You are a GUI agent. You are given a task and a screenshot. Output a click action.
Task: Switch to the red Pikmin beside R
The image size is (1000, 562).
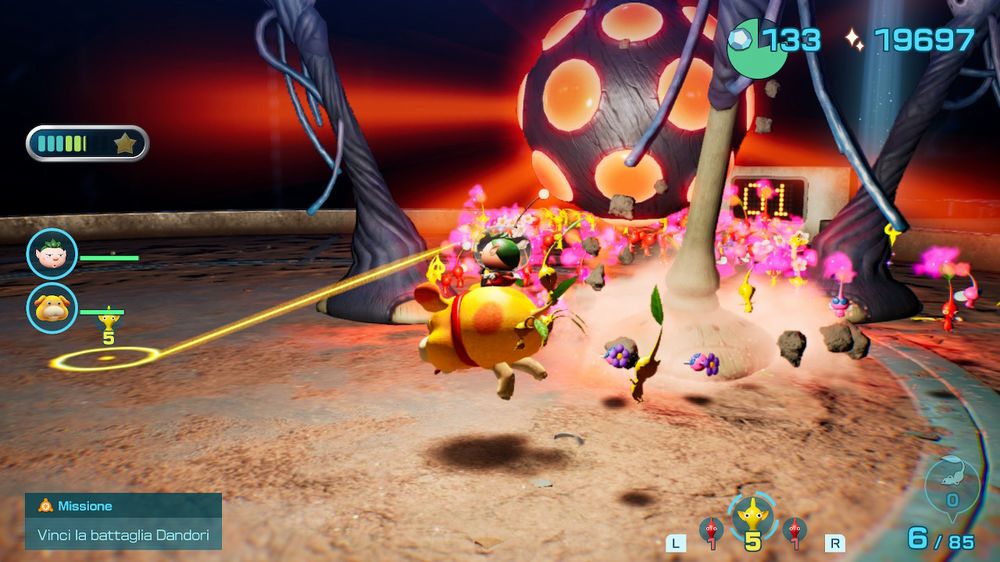click(793, 530)
